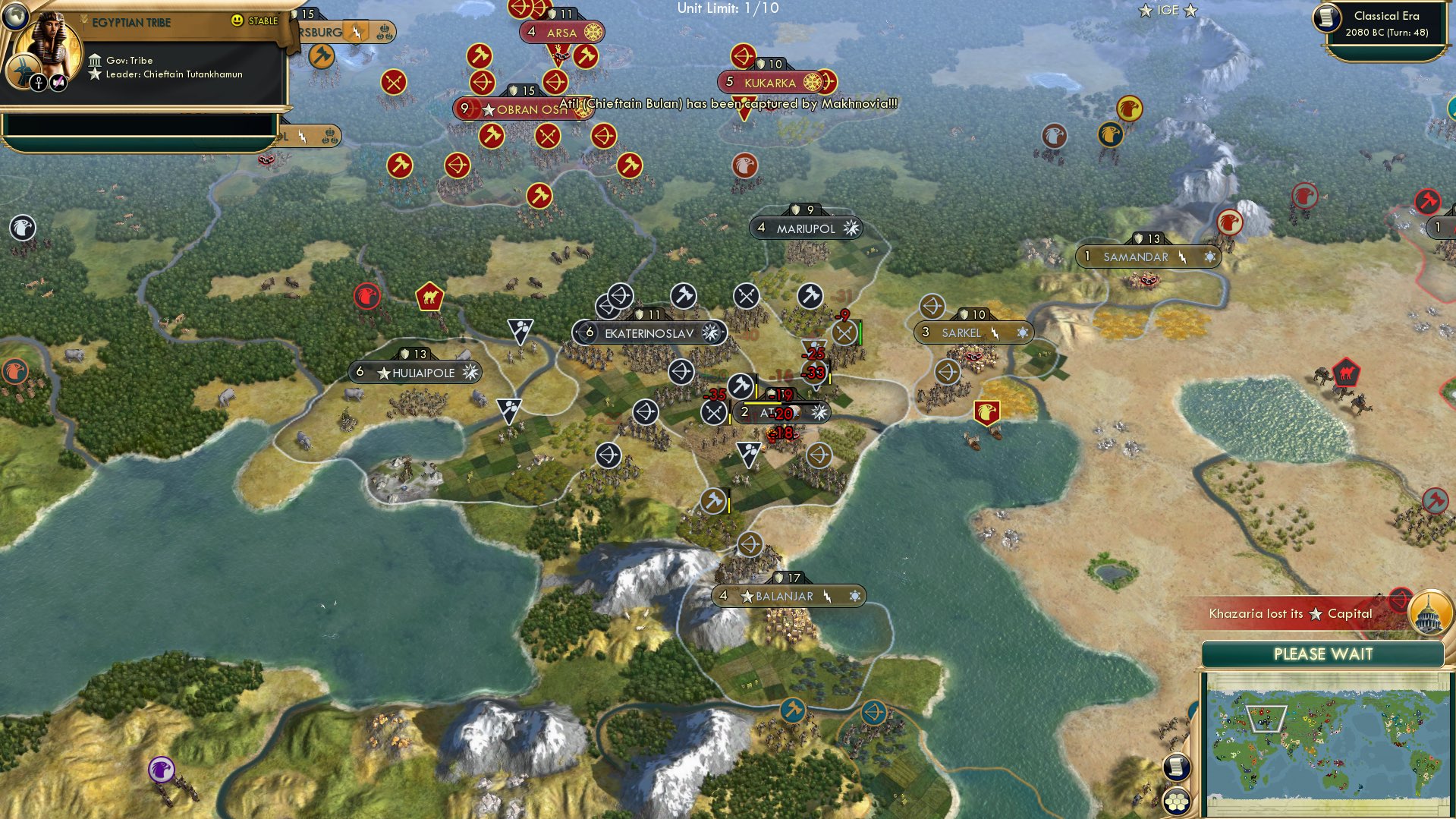1456x819 pixels.
Task: Click the snowflake icon on Ekaterinoslav's banner
Action: pos(711,332)
